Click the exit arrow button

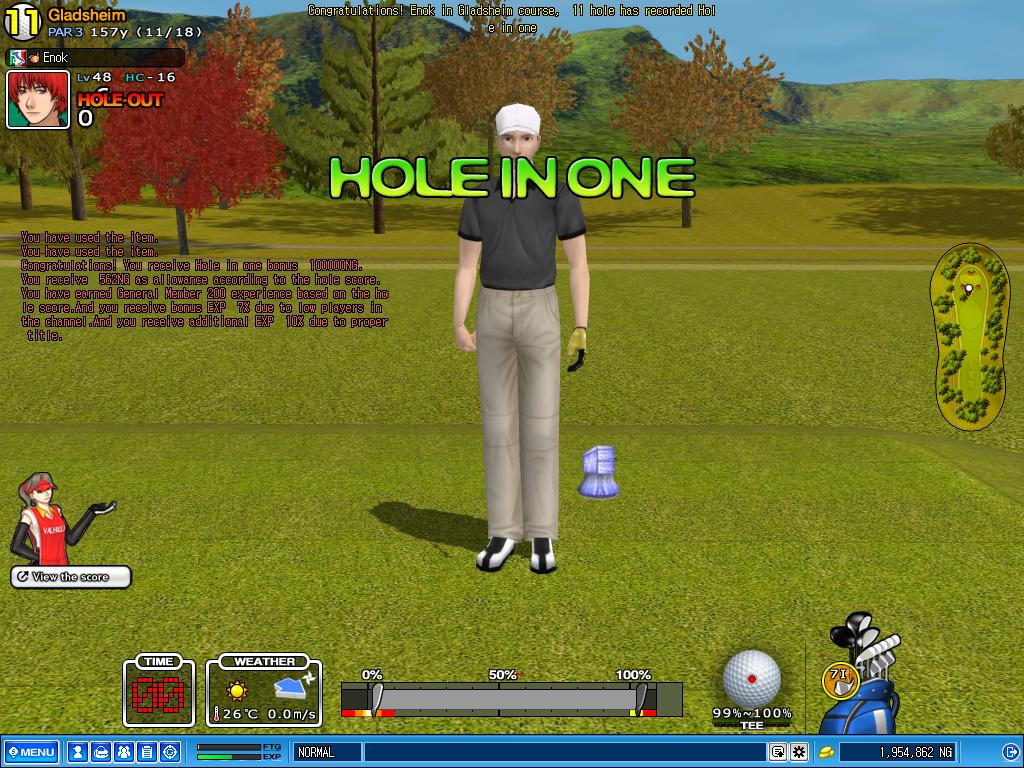1012,752
